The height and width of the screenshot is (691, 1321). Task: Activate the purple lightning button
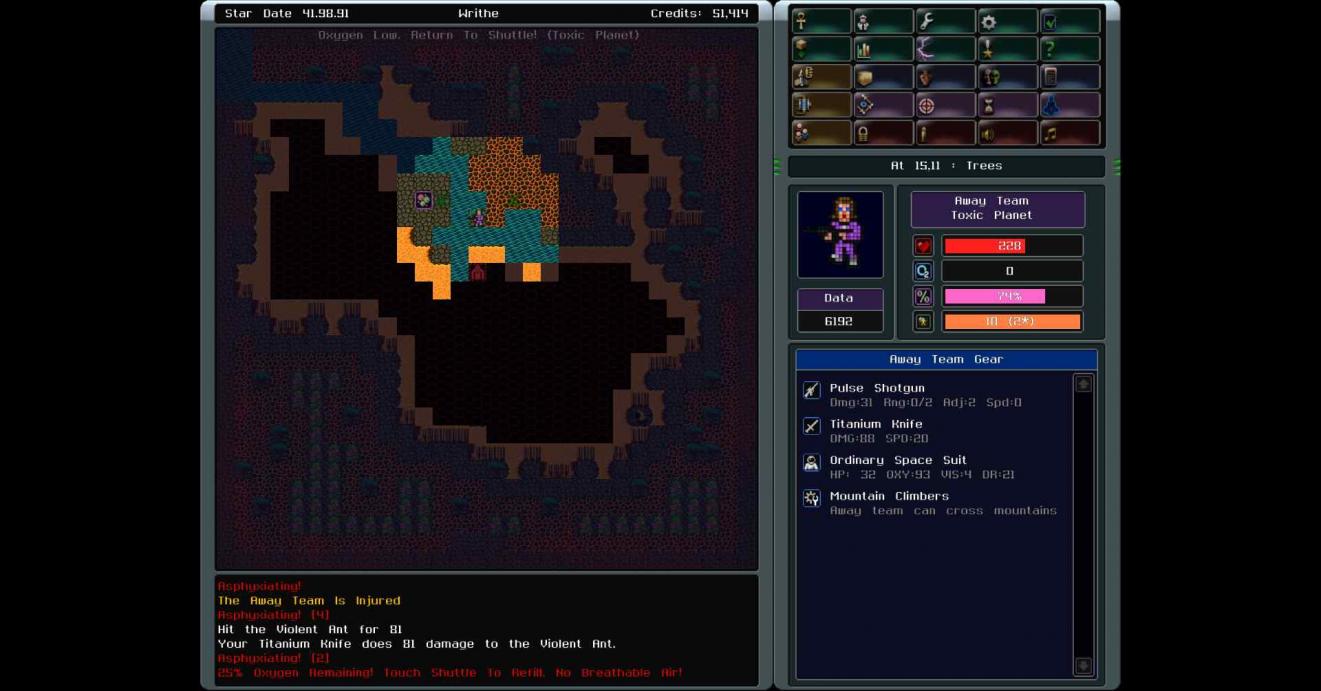(944, 49)
